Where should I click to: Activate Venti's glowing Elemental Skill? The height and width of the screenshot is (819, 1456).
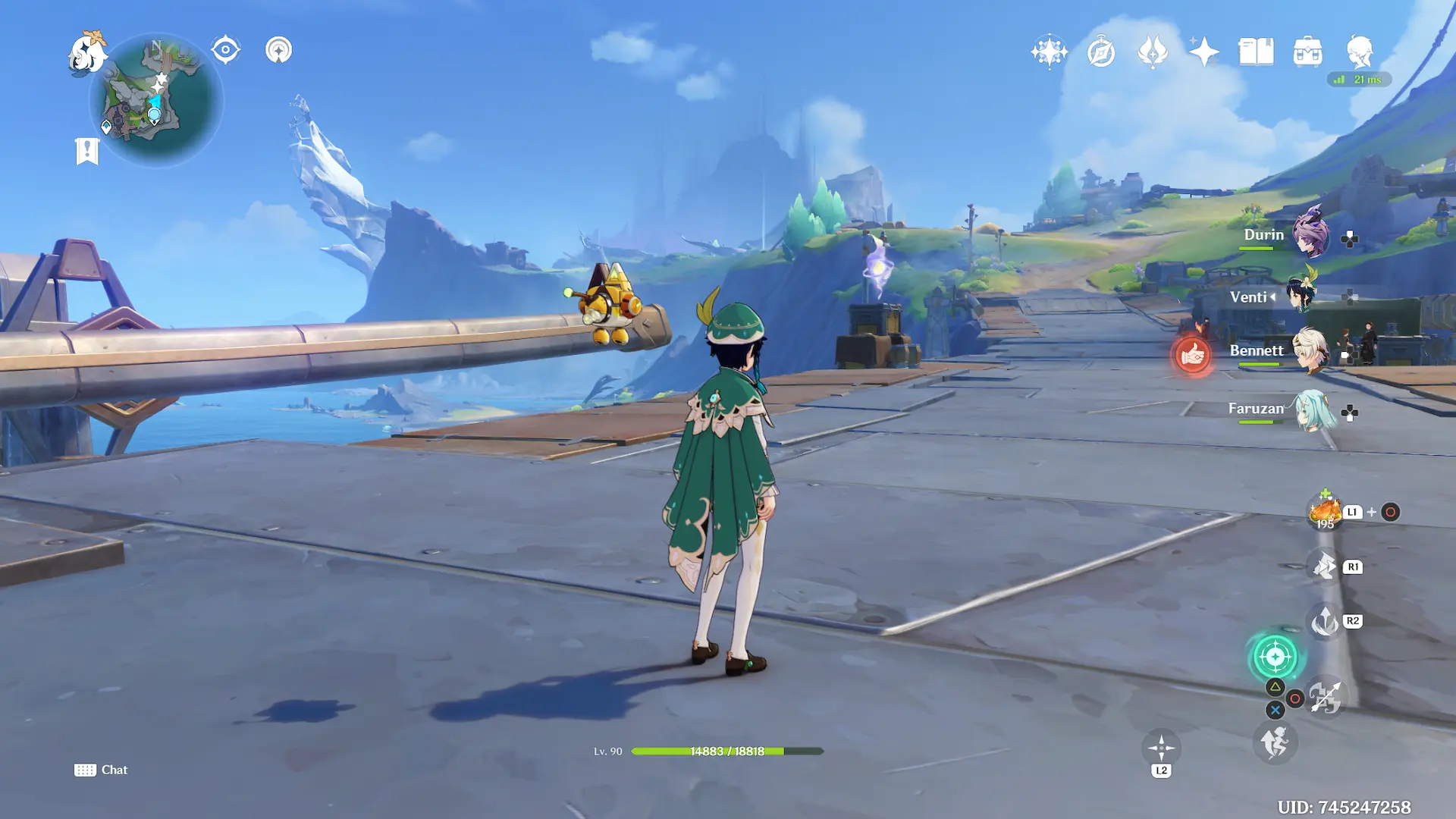[1275, 657]
